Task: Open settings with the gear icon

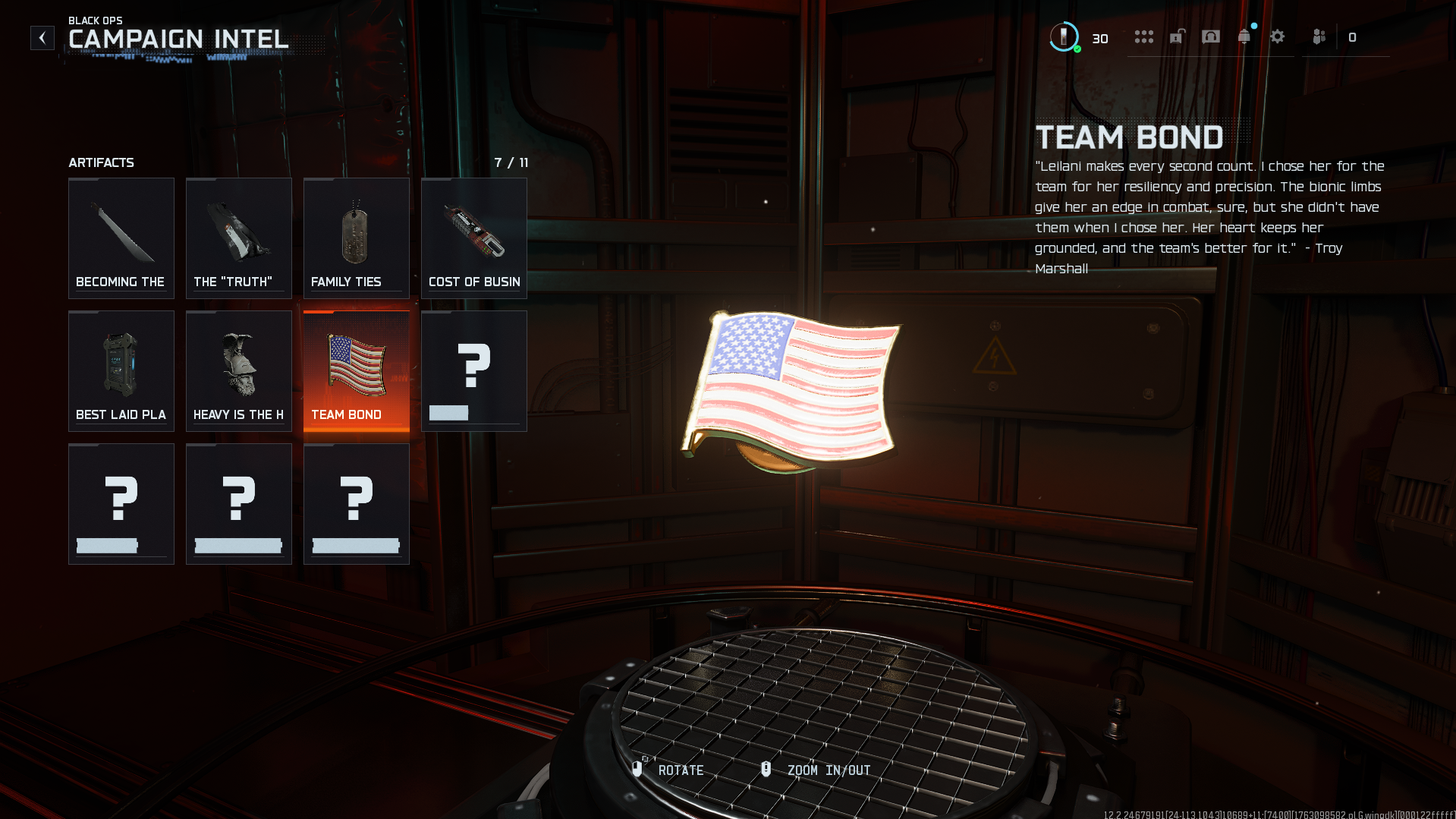Action: 1278,37
